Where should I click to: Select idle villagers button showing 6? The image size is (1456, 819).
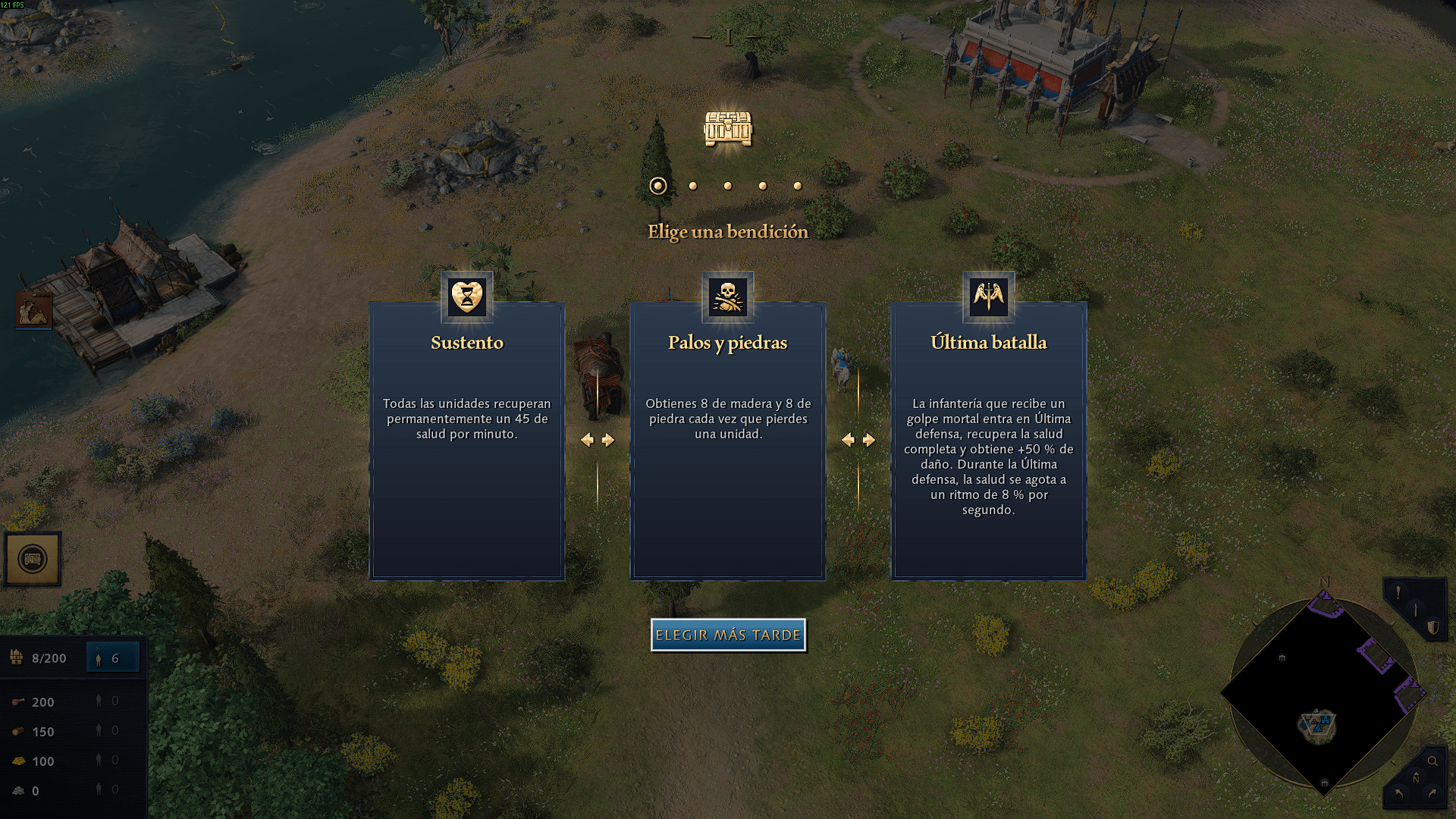[x=113, y=657]
